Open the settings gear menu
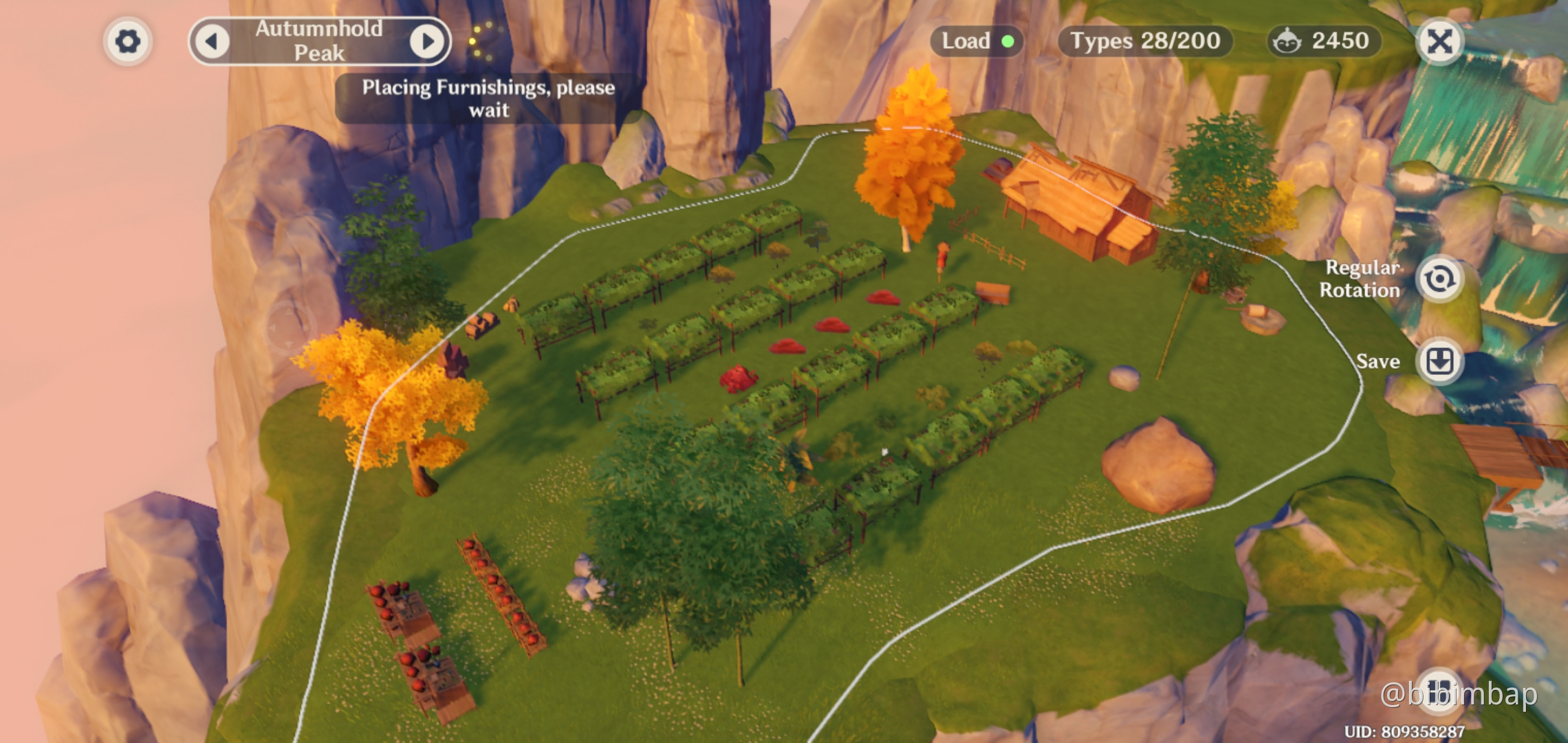This screenshot has width=1568, height=743. pyautogui.click(x=128, y=41)
